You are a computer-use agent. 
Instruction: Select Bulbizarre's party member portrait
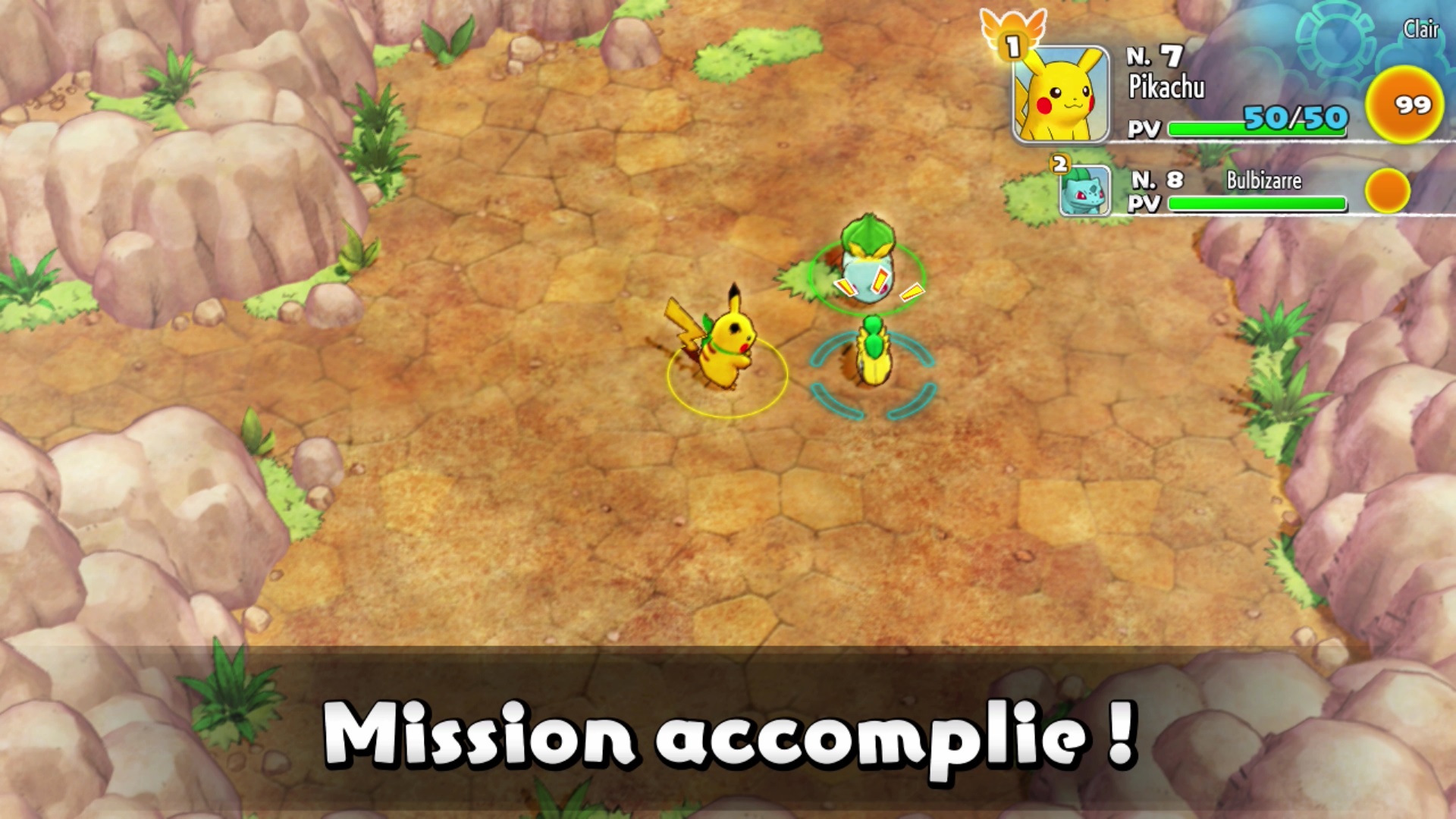pos(1084,191)
